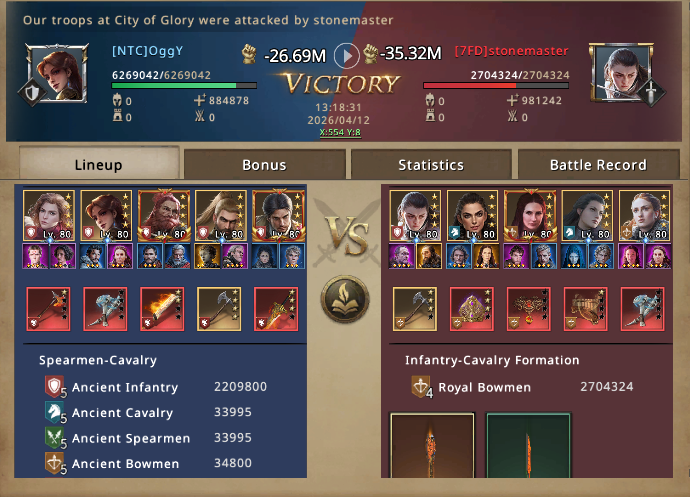This screenshot has height=497, width=690.
Task: Inspect the gold-framed axe in stonemaster's equipment
Action: (414, 307)
